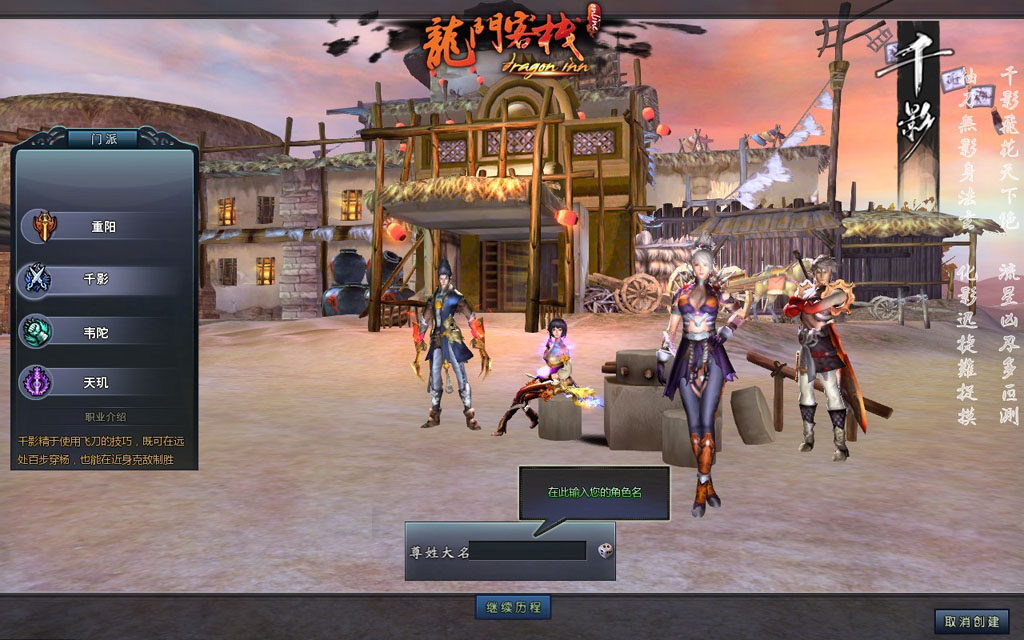Click the character name input field
This screenshot has width=1024, height=640.
coord(527,551)
